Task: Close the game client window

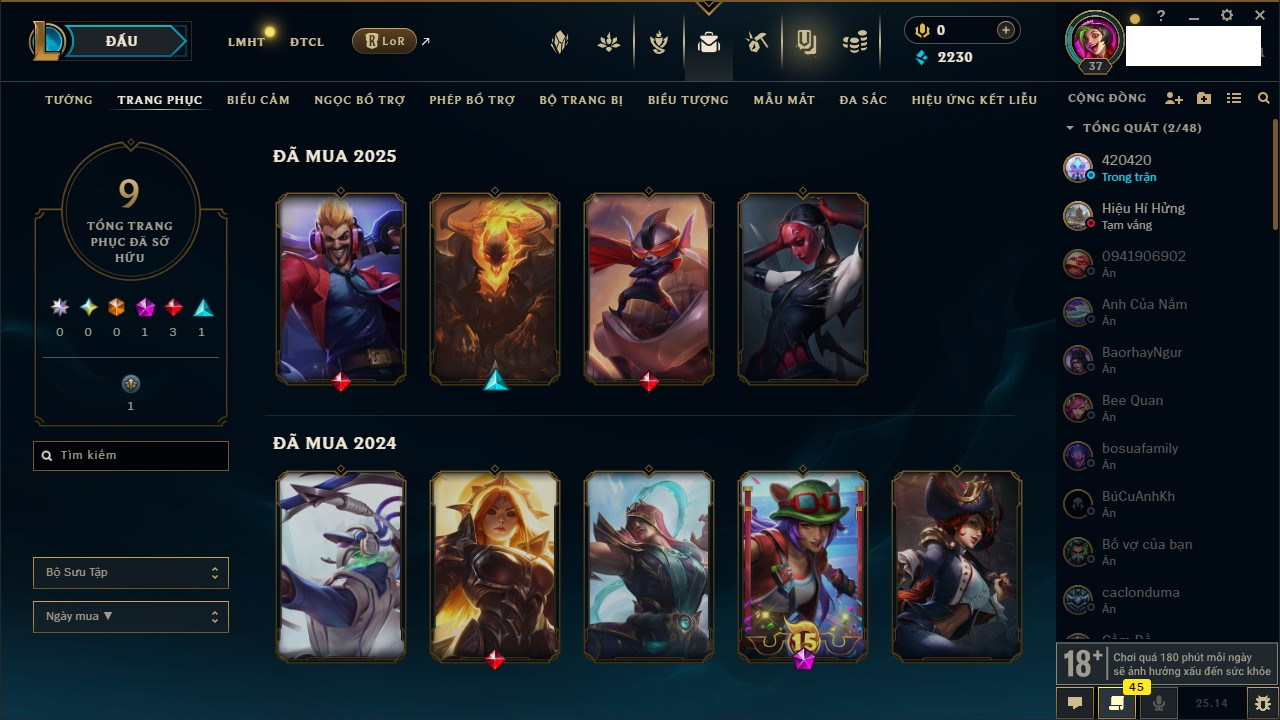Action: pyautogui.click(x=1260, y=16)
